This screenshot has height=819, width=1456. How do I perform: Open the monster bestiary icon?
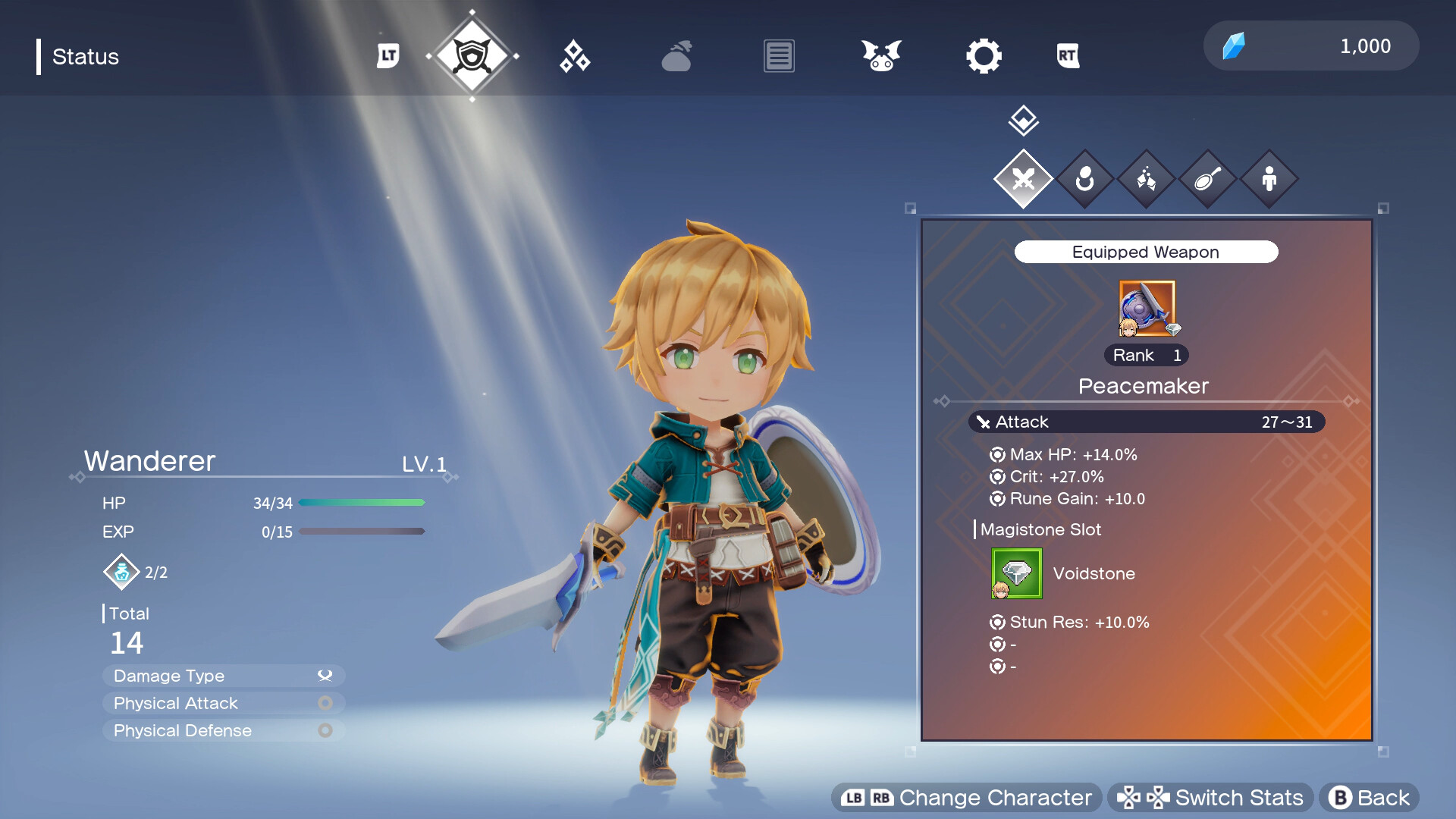[x=880, y=55]
